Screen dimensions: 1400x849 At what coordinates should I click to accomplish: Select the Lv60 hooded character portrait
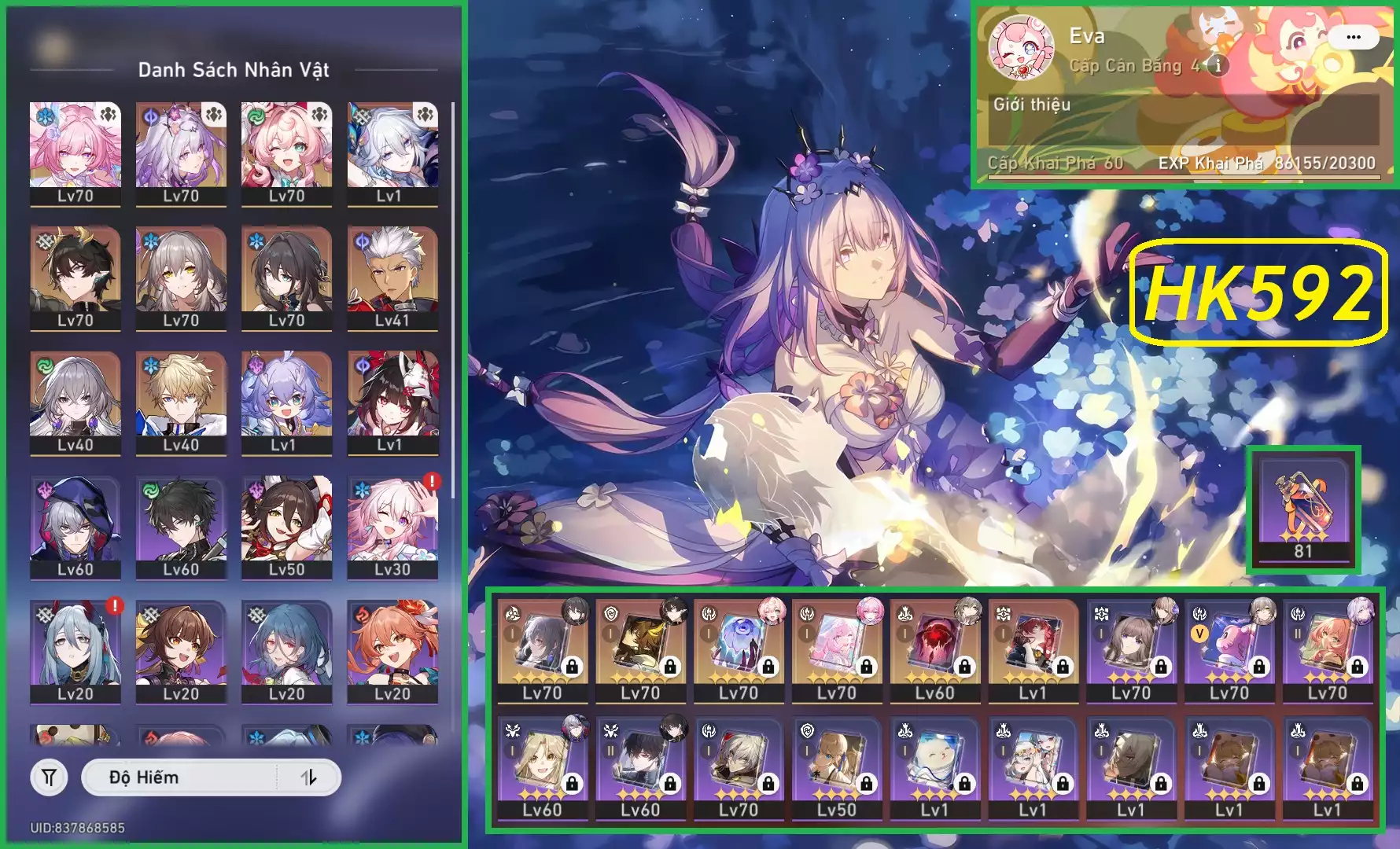pyautogui.click(x=76, y=525)
